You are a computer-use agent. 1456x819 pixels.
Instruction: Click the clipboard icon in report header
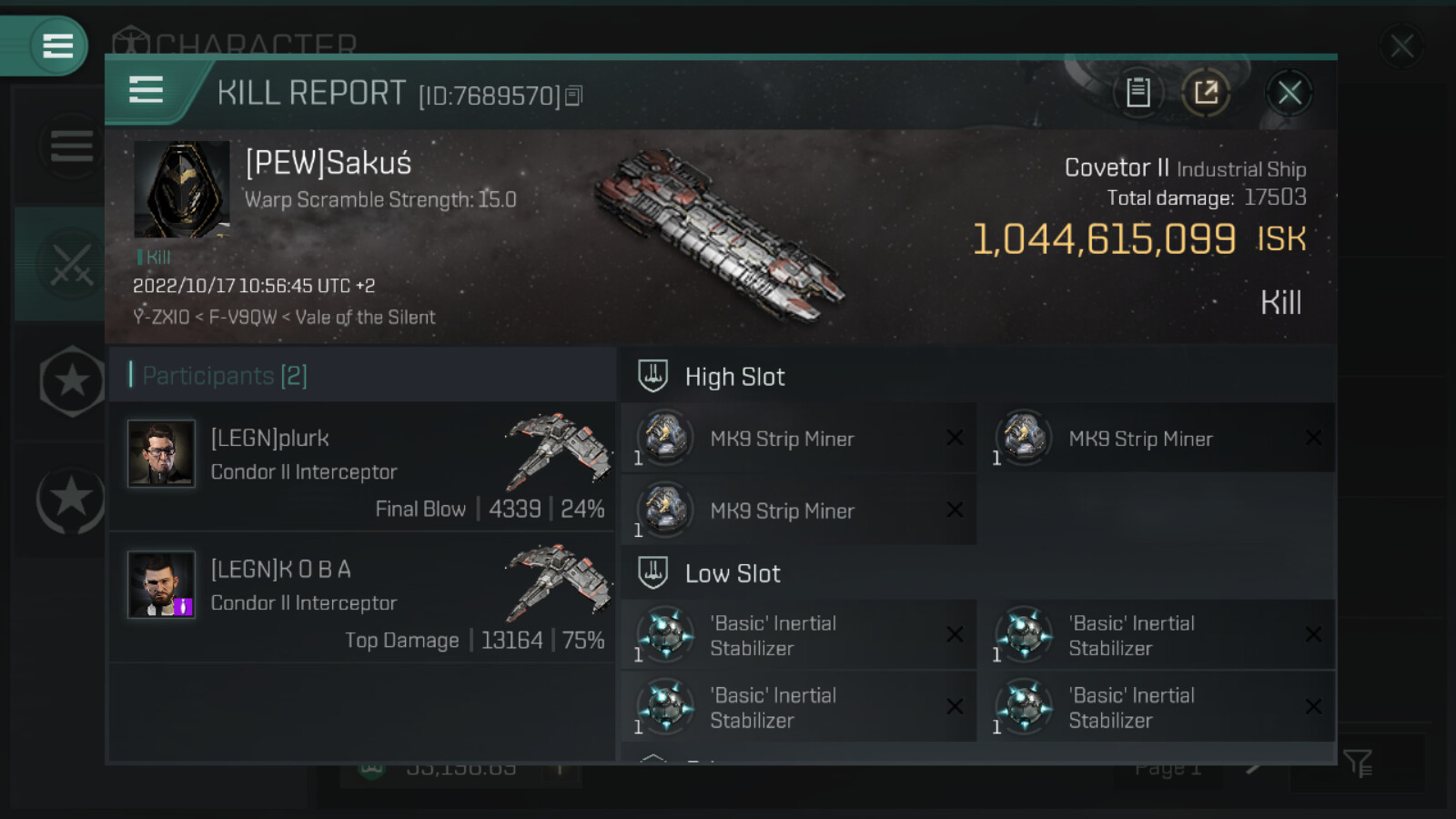1137,93
